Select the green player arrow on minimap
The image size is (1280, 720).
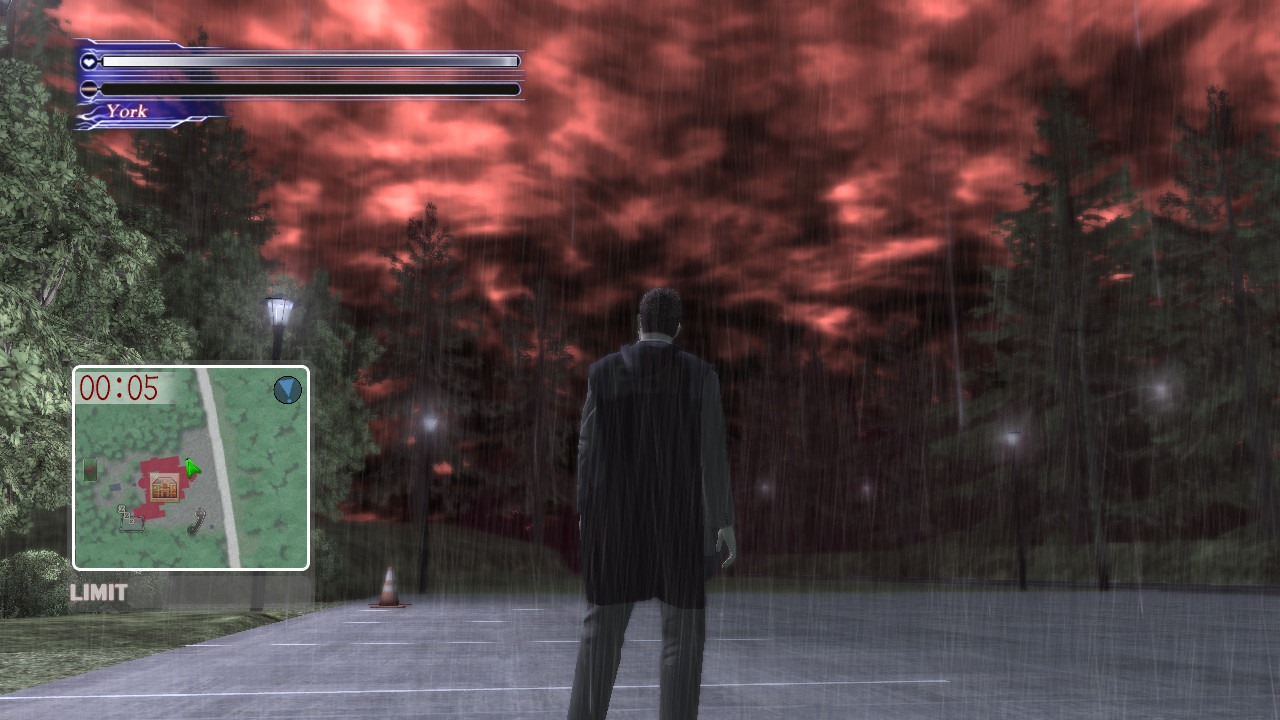click(x=191, y=467)
